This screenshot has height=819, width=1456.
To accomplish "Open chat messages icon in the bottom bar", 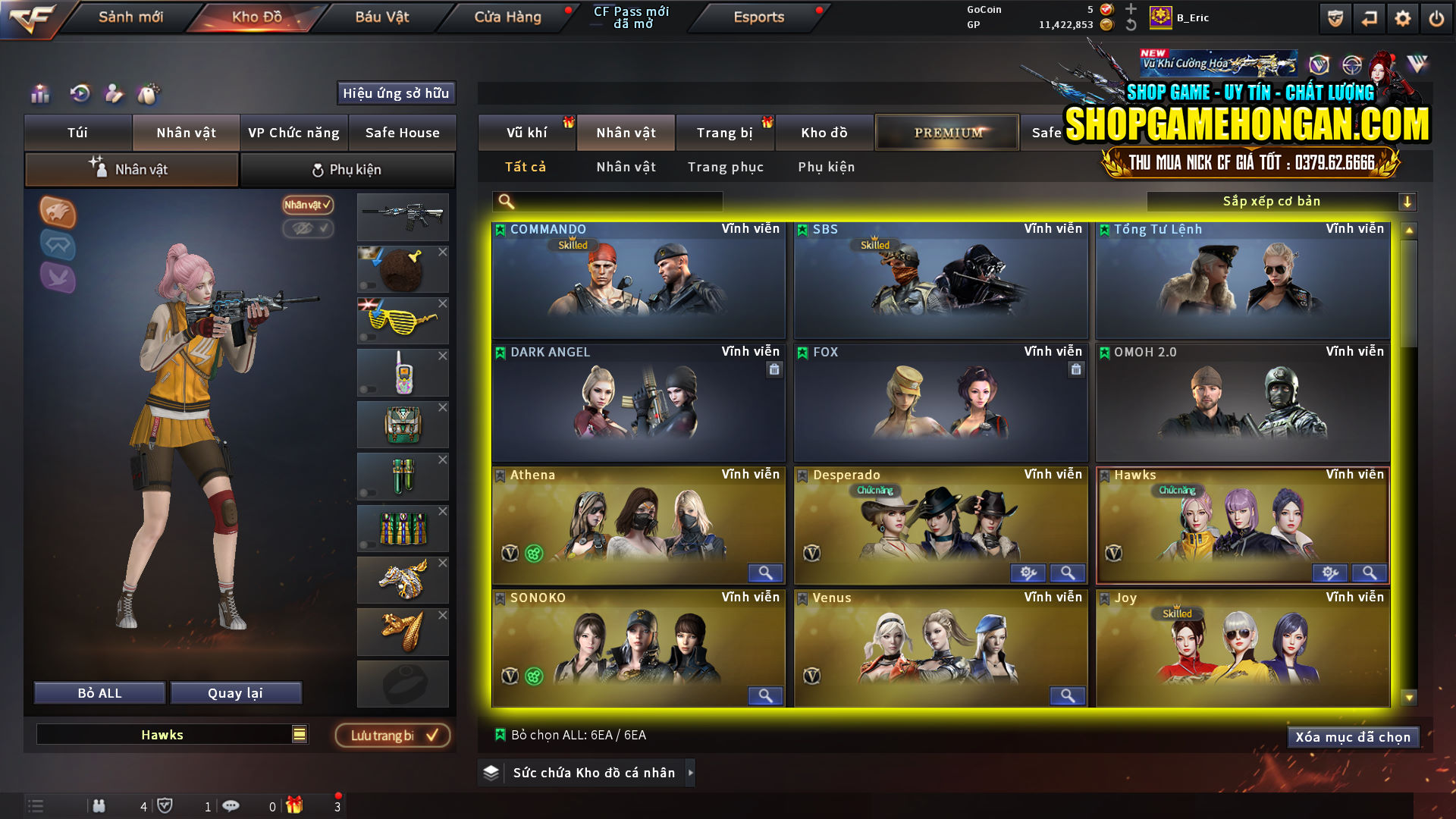I will pos(231,806).
